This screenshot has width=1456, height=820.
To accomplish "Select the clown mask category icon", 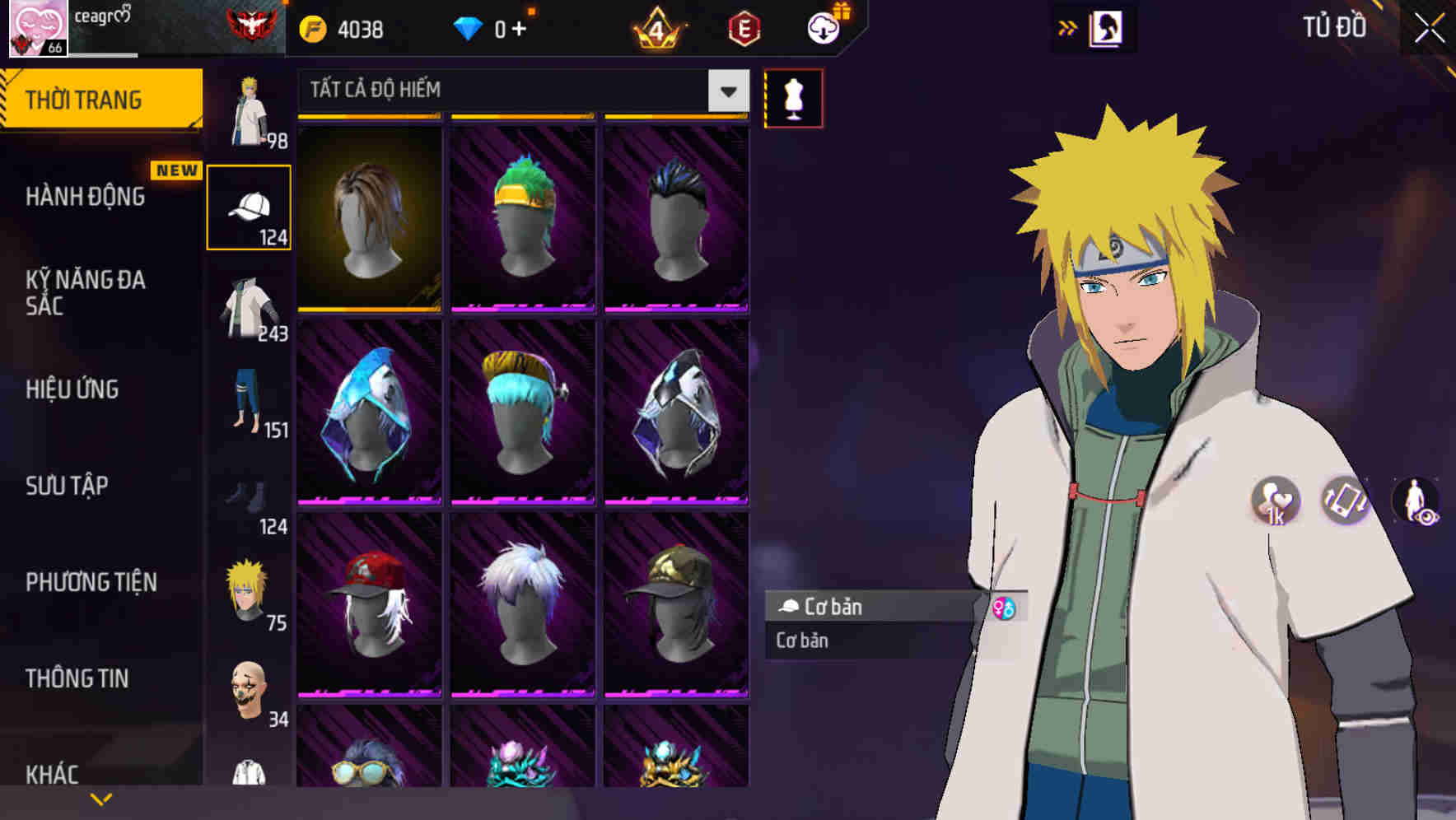I will coord(250,692).
